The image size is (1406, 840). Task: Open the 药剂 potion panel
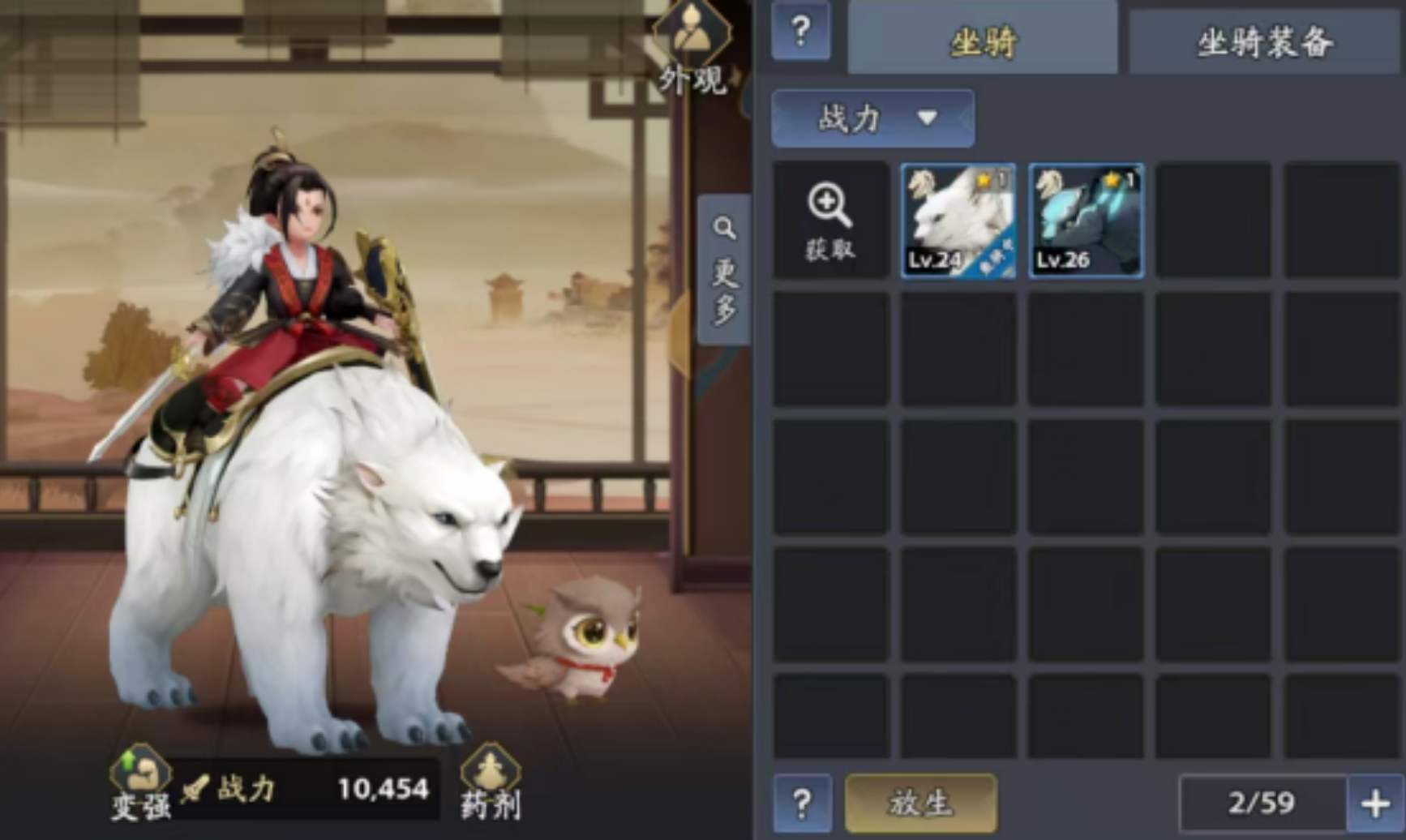click(x=491, y=782)
